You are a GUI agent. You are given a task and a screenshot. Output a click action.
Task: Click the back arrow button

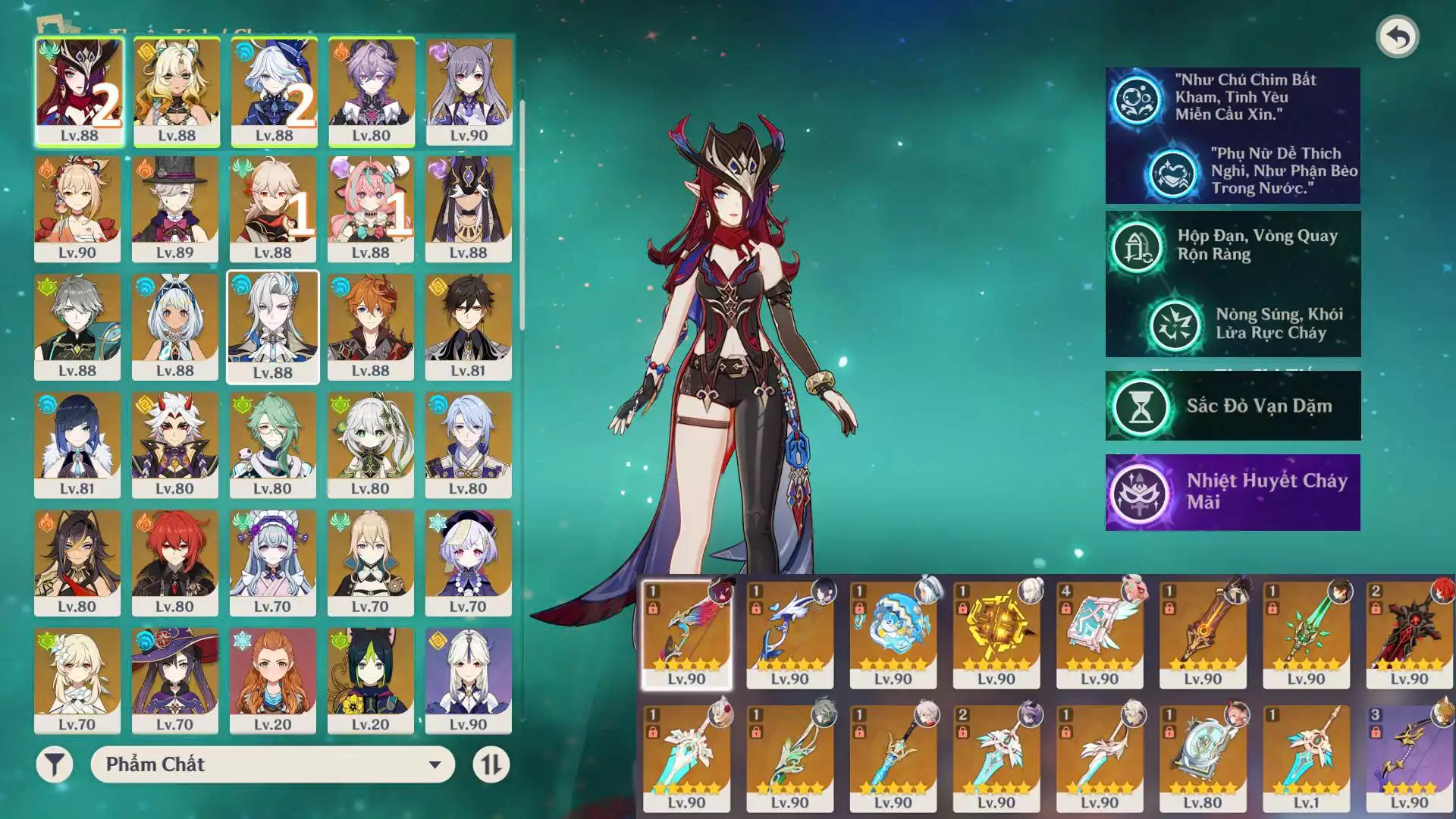pyautogui.click(x=1397, y=36)
